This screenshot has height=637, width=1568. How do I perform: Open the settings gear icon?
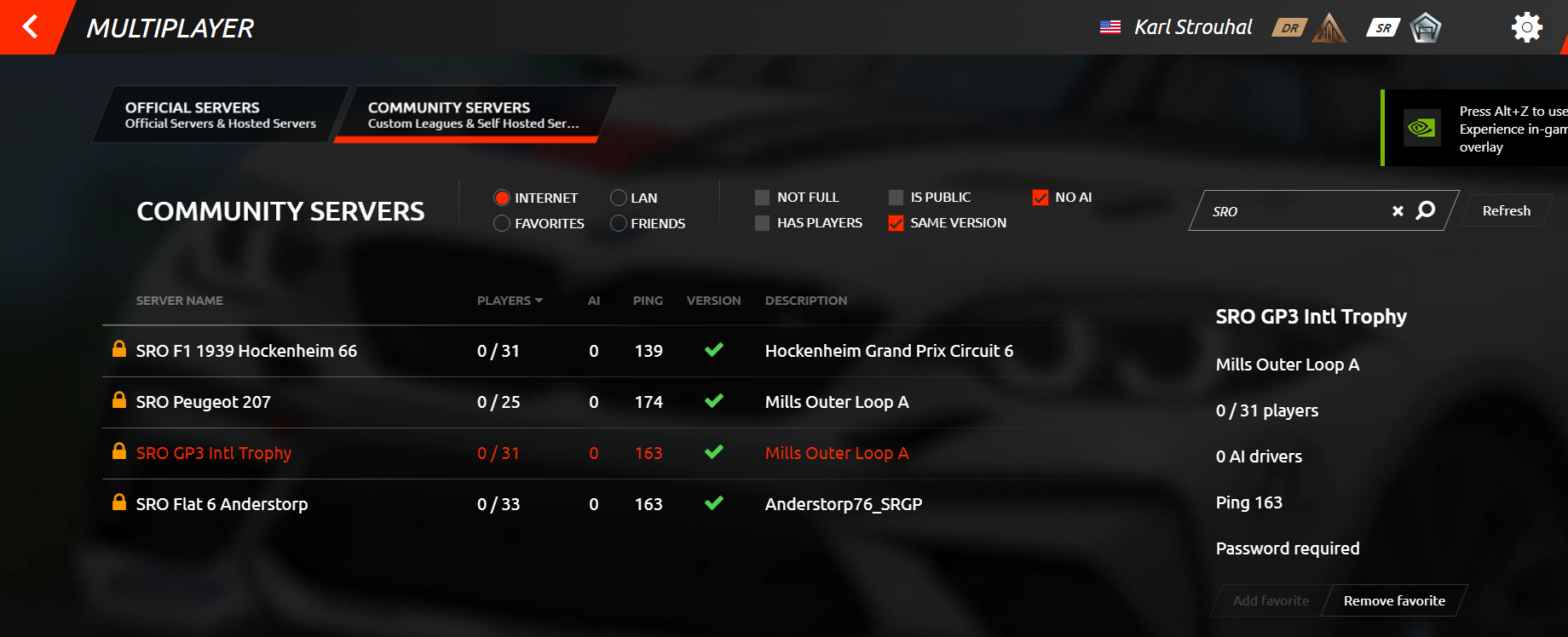point(1526,27)
